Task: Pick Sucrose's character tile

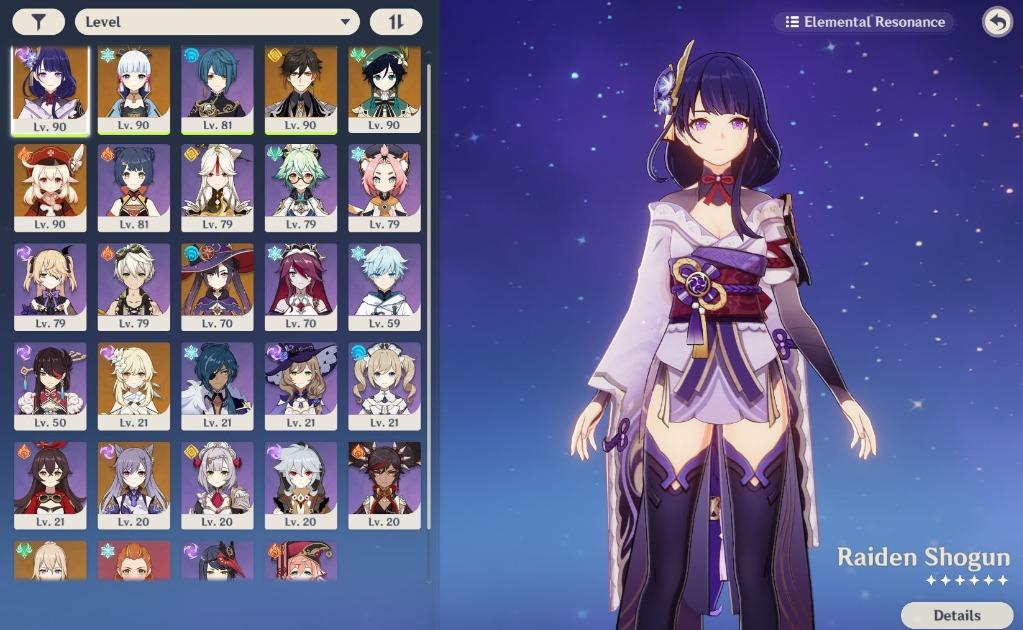Action: tap(301, 187)
